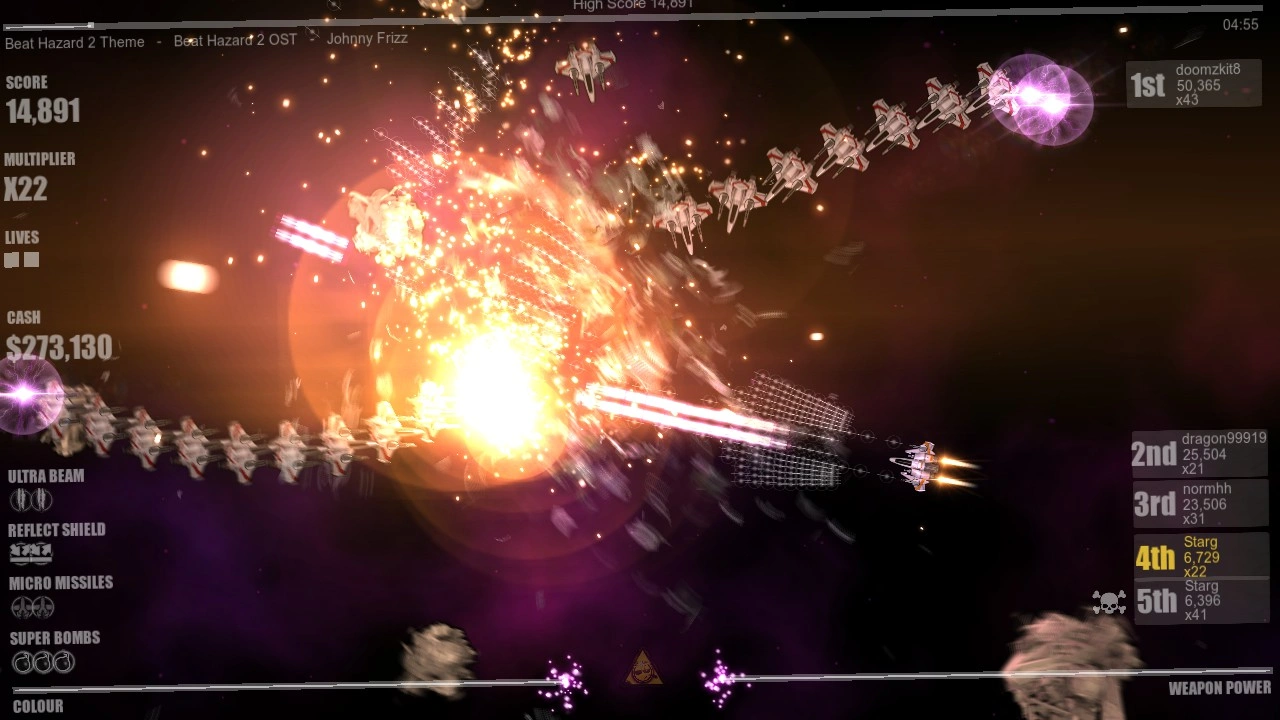This screenshot has height=720, width=1280.
Task: Select doomzkit8's 1st place leaderboard row
Action: [1193, 84]
